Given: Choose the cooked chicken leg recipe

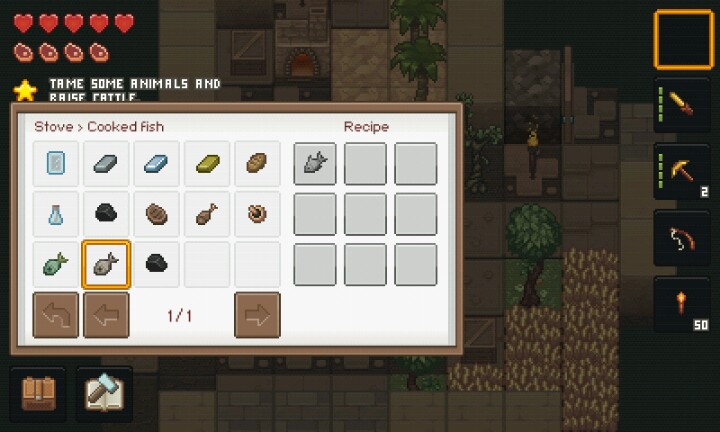Looking at the screenshot, I should pos(207,213).
